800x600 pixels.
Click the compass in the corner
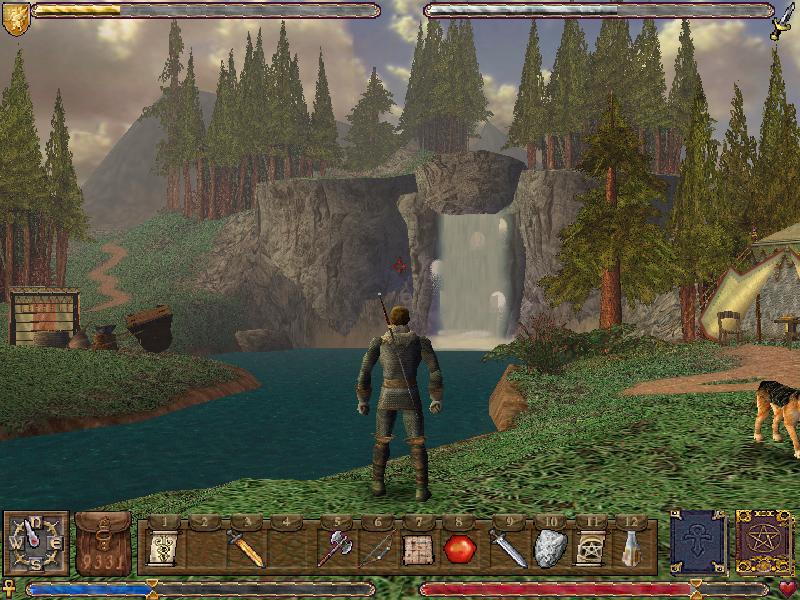[37, 543]
